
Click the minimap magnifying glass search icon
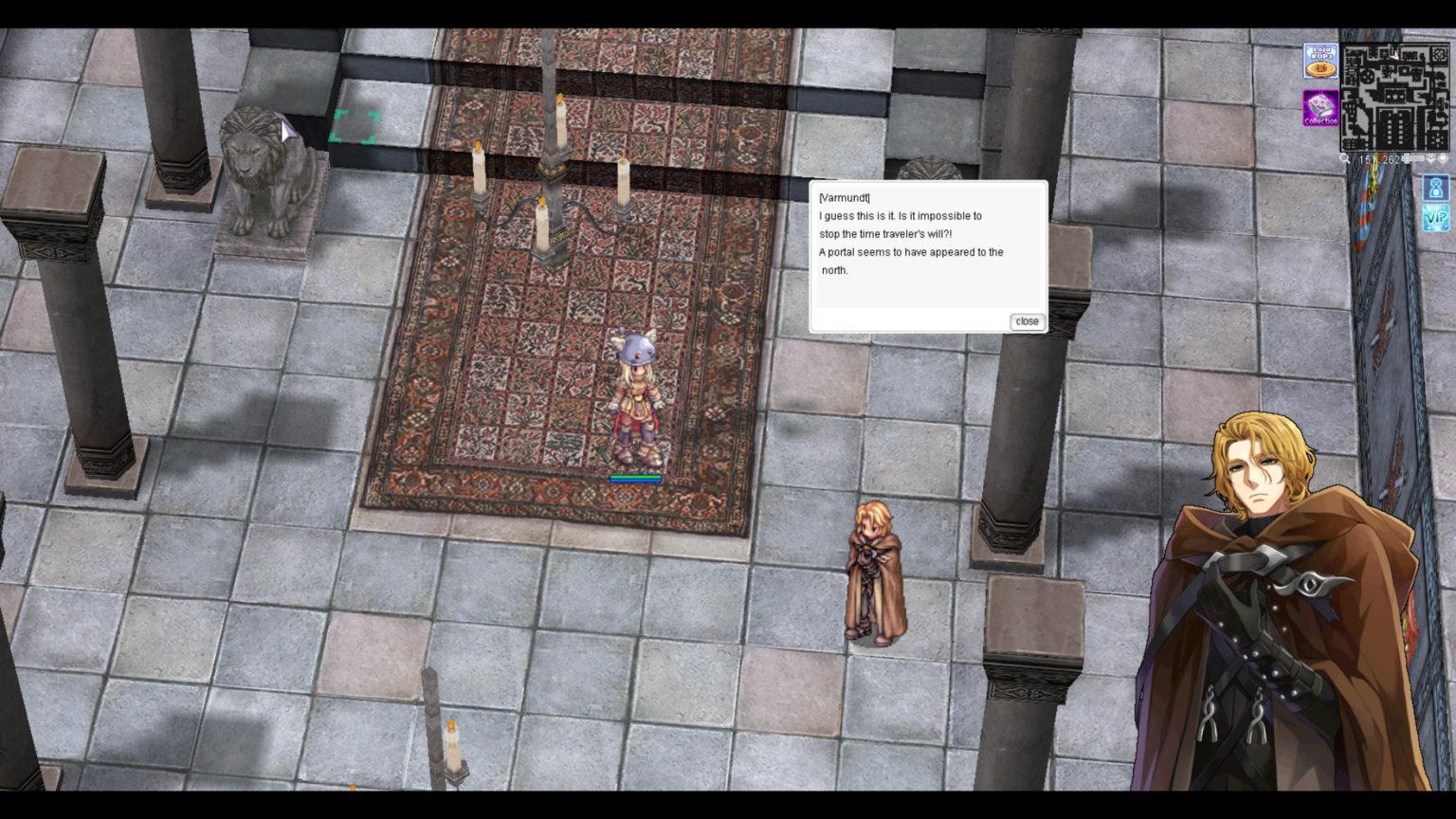[1344, 158]
